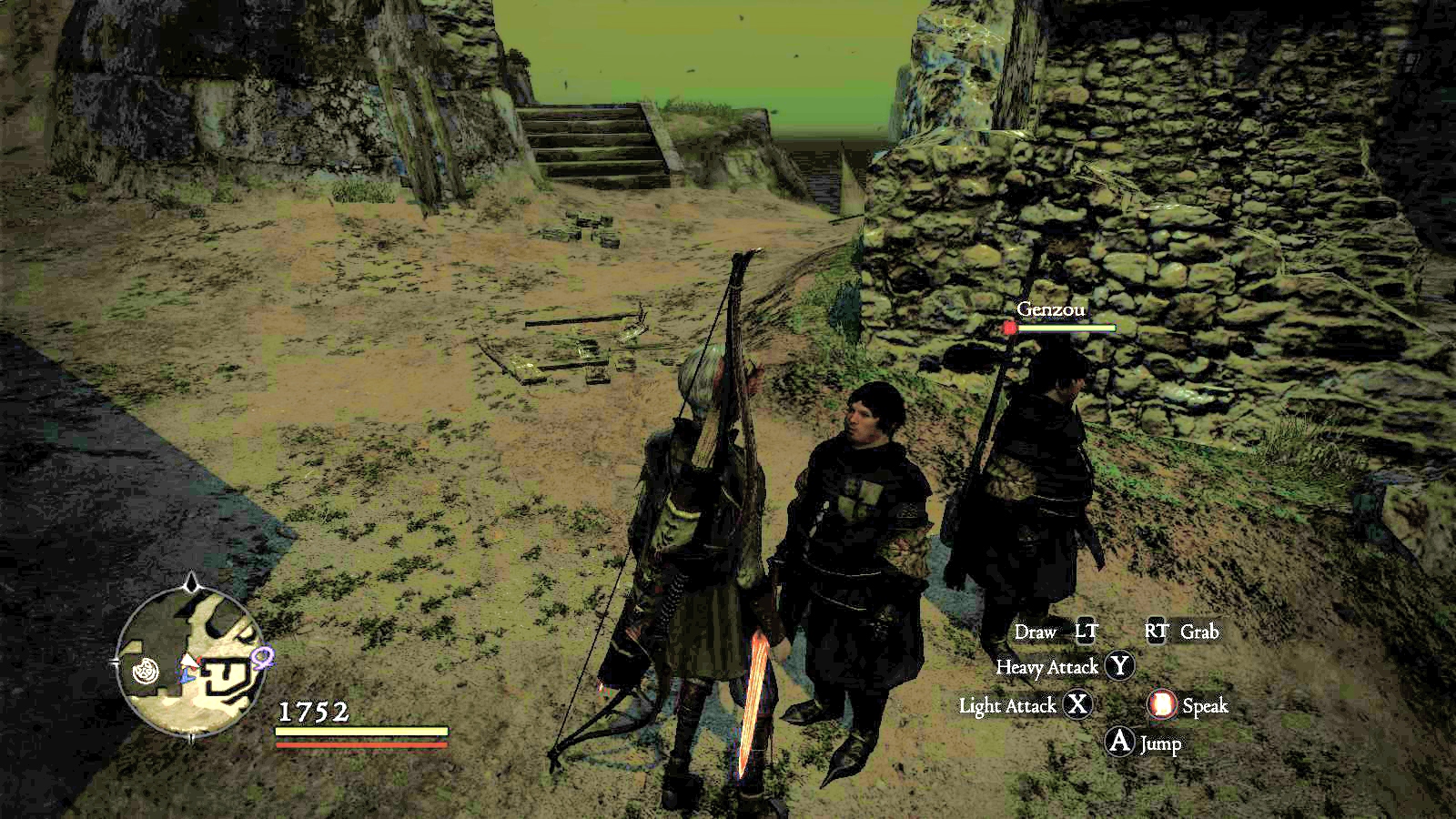The height and width of the screenshot is (819, 1456).
Task: Select the purple quest marker on the minimap
Action: 263,655
